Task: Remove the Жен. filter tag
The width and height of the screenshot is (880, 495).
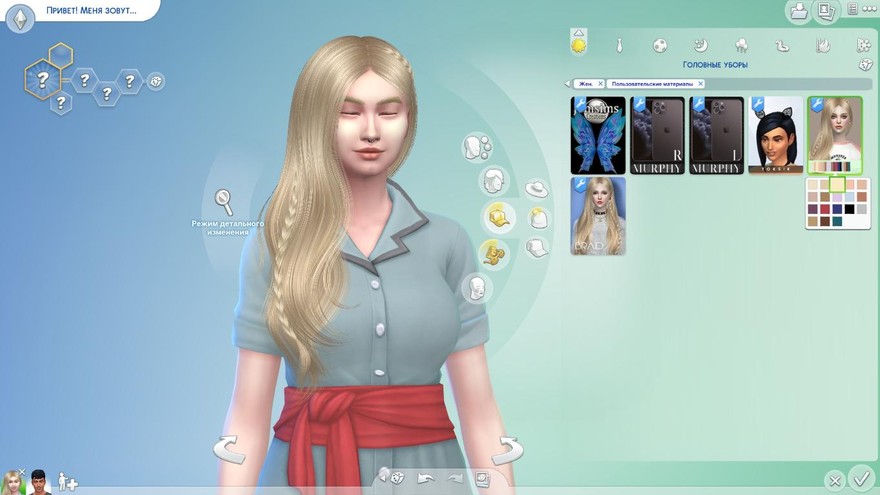Action: (x=600, y=84)
